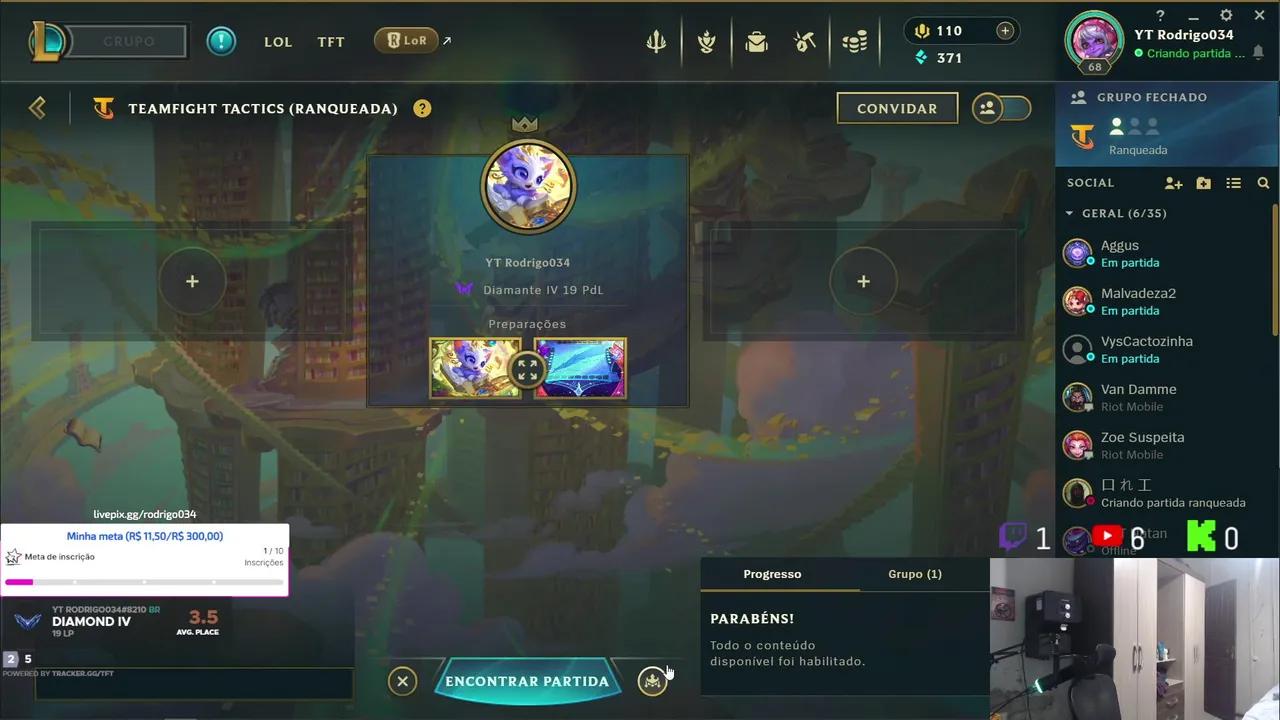This screenshot has width=1280, height=720.
Task: Click the left empty party slot plus
Action: click(192, 281)
